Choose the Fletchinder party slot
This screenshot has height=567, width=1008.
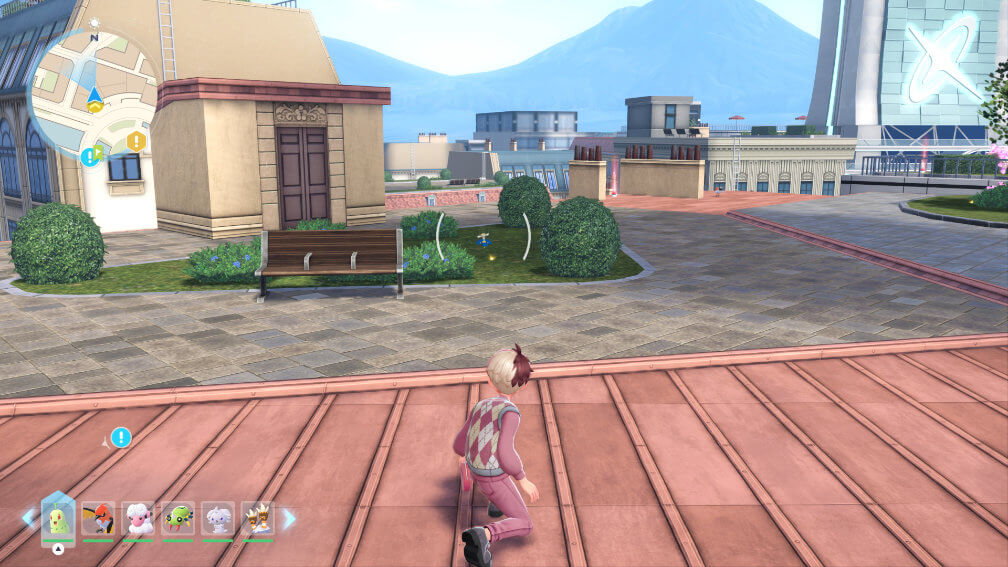click(x=98, y=518)
